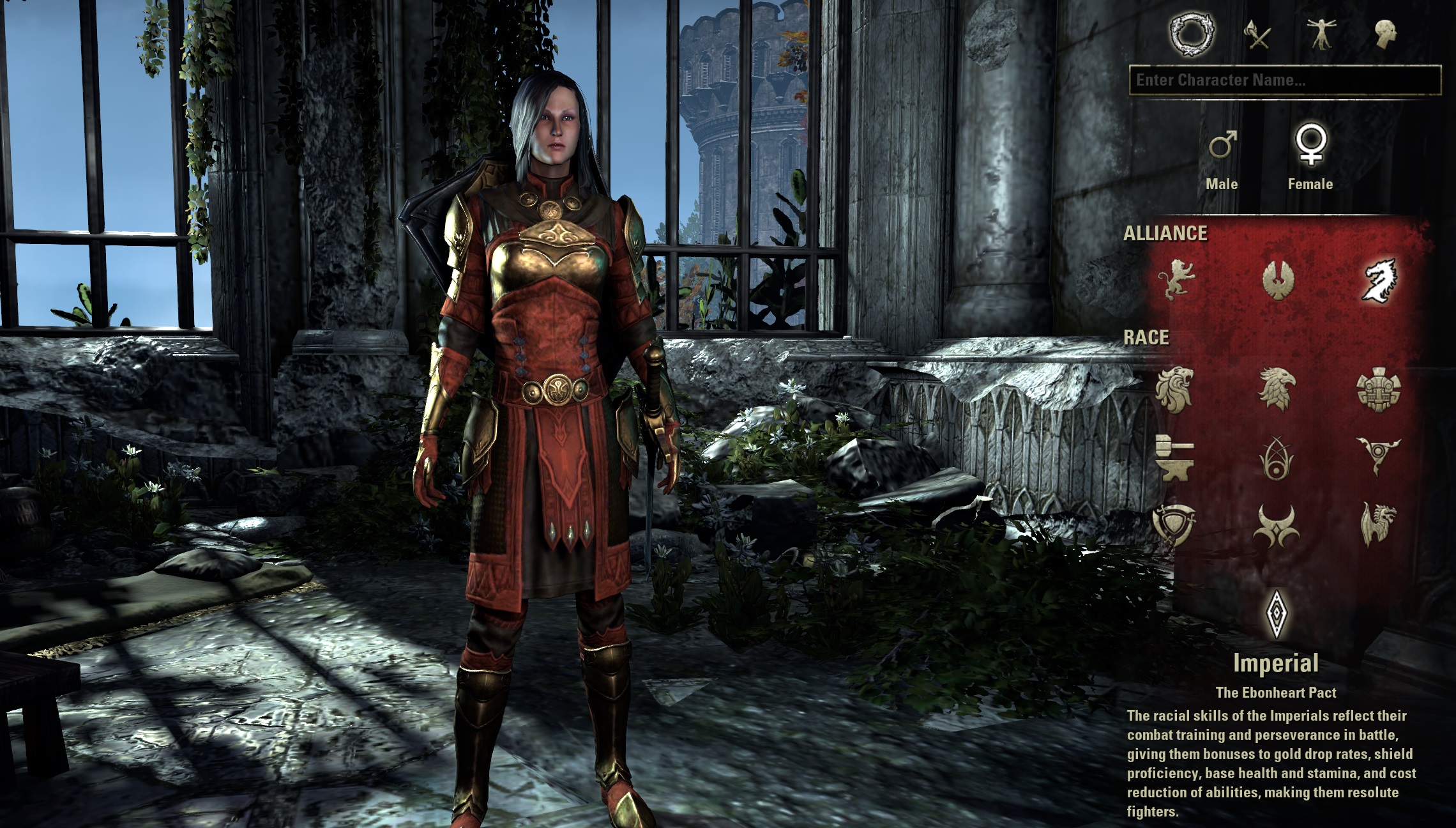1456x828 pixels.
Task: Switch to the crossed axes class tab
Action: pos(1259,34)
